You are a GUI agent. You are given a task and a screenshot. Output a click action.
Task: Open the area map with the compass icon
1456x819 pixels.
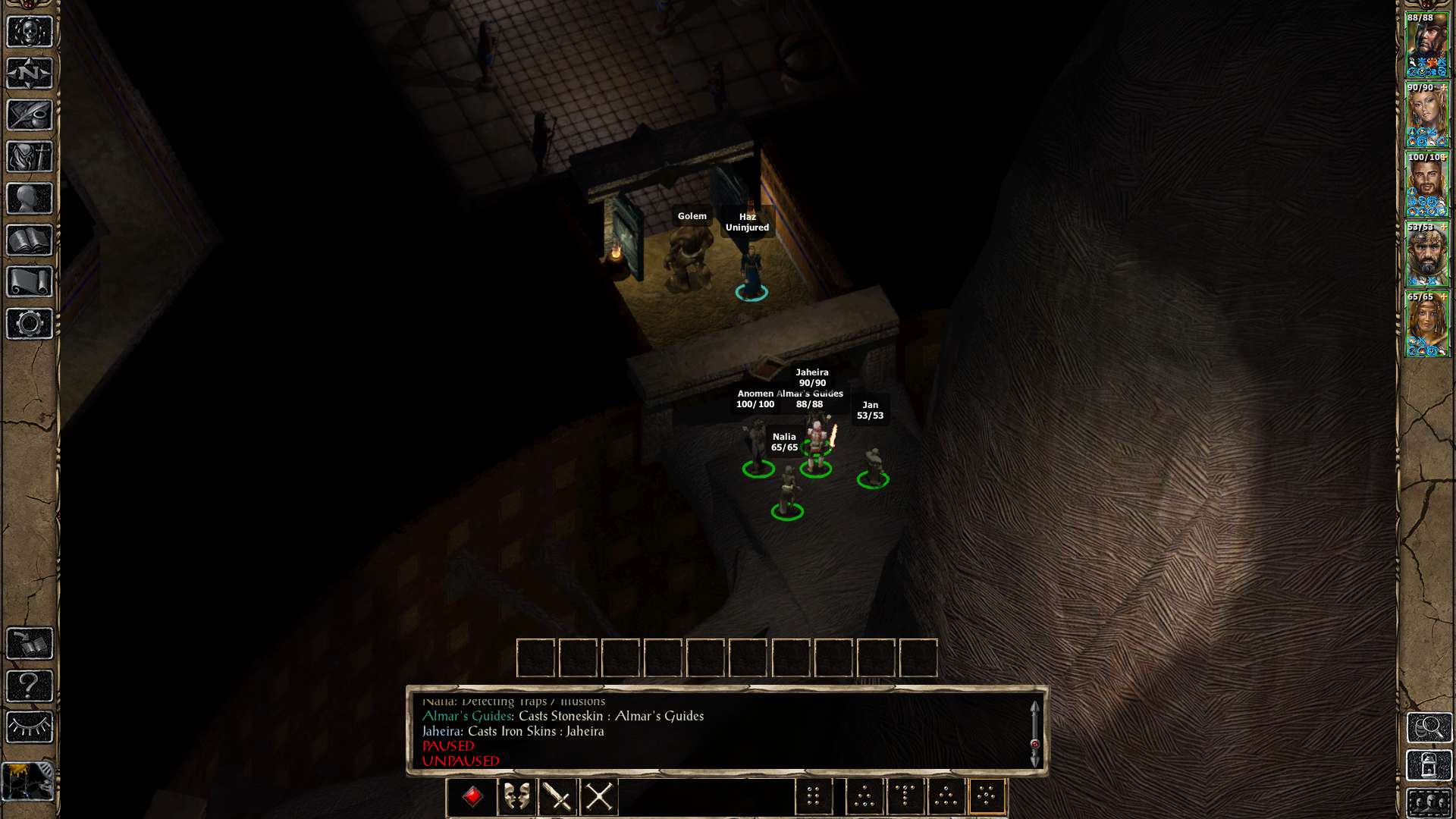30,74
